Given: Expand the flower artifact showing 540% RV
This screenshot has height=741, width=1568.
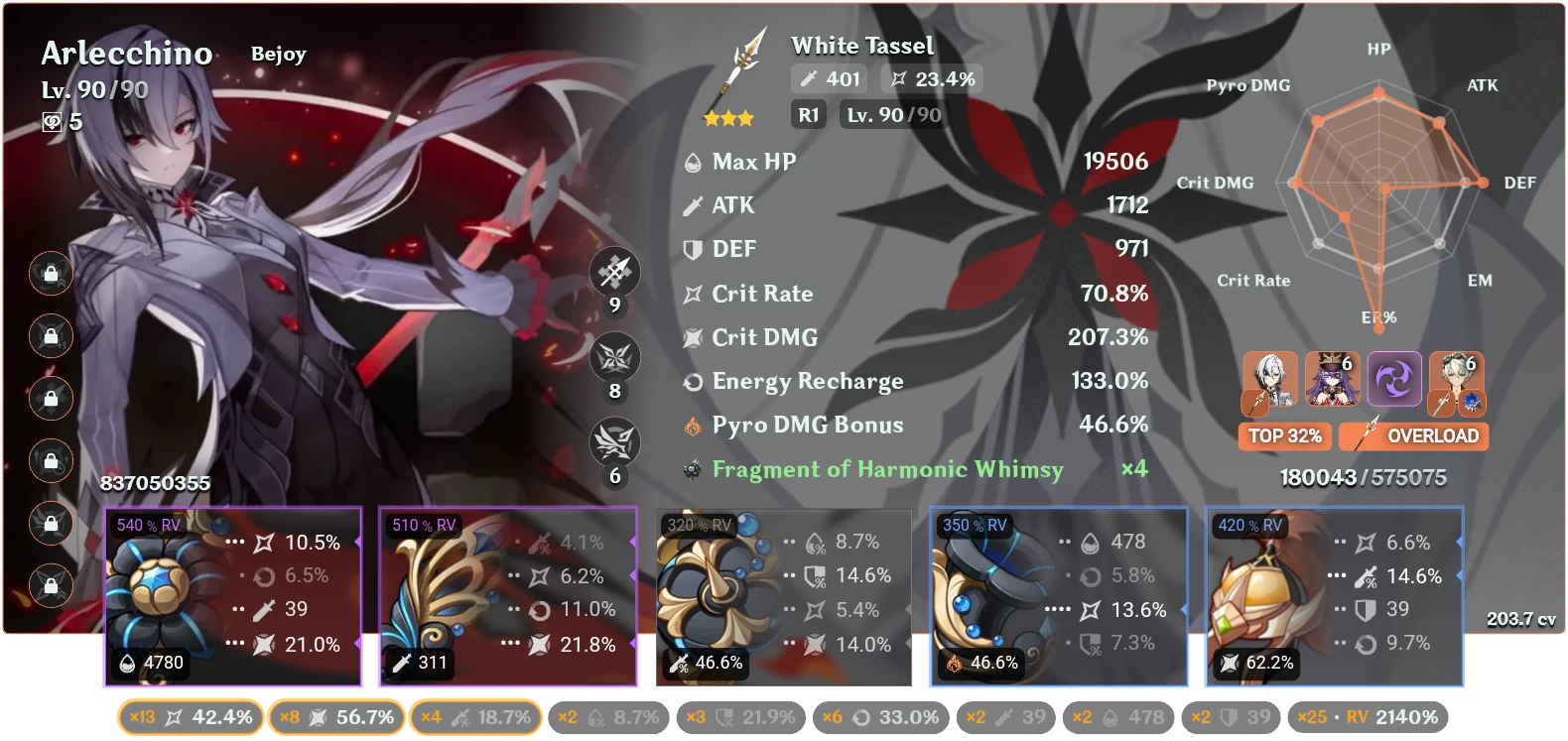Looking at the screenshot, I should pos(233,595).
